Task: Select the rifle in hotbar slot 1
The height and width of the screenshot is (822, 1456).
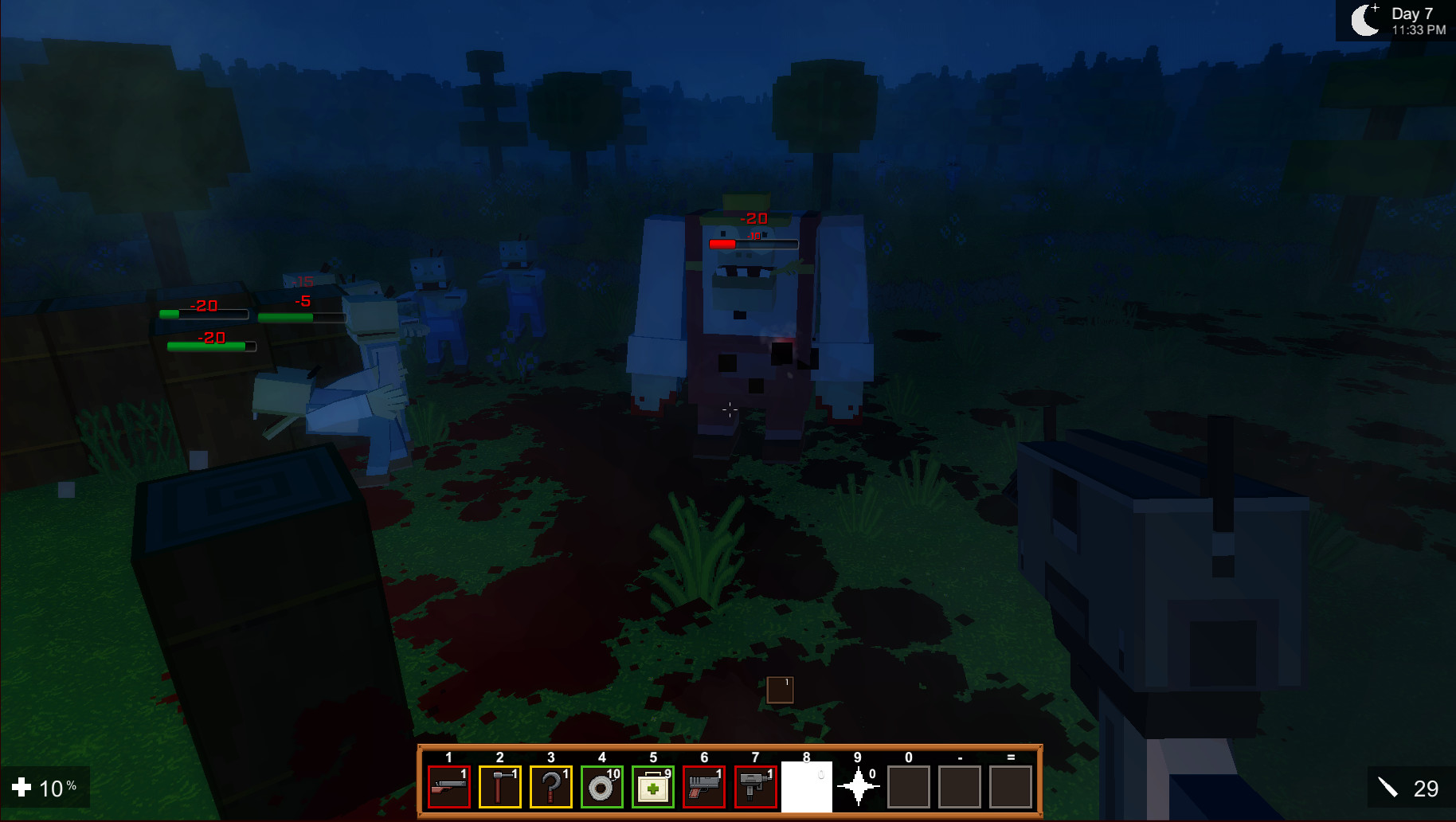Action: (450, 787)
